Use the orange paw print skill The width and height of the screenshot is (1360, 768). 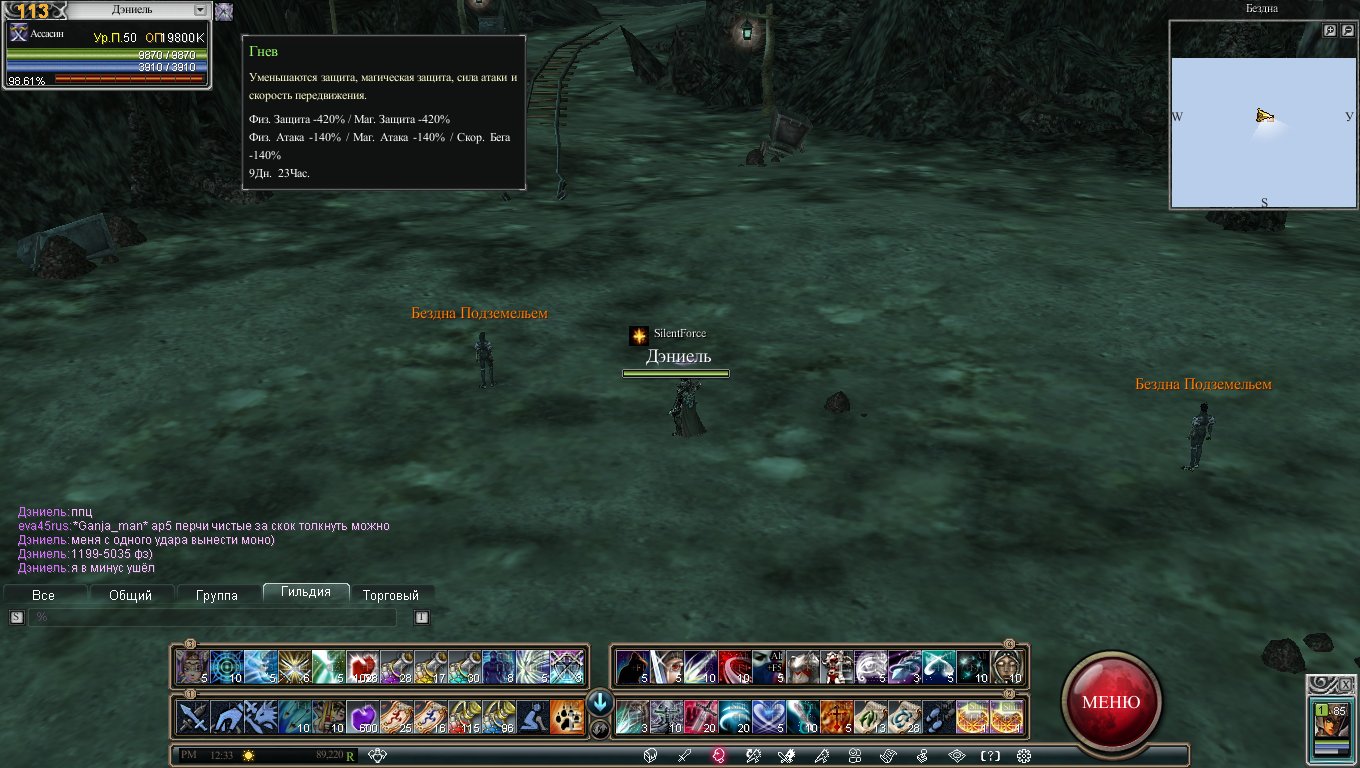[x=566, y=717]
